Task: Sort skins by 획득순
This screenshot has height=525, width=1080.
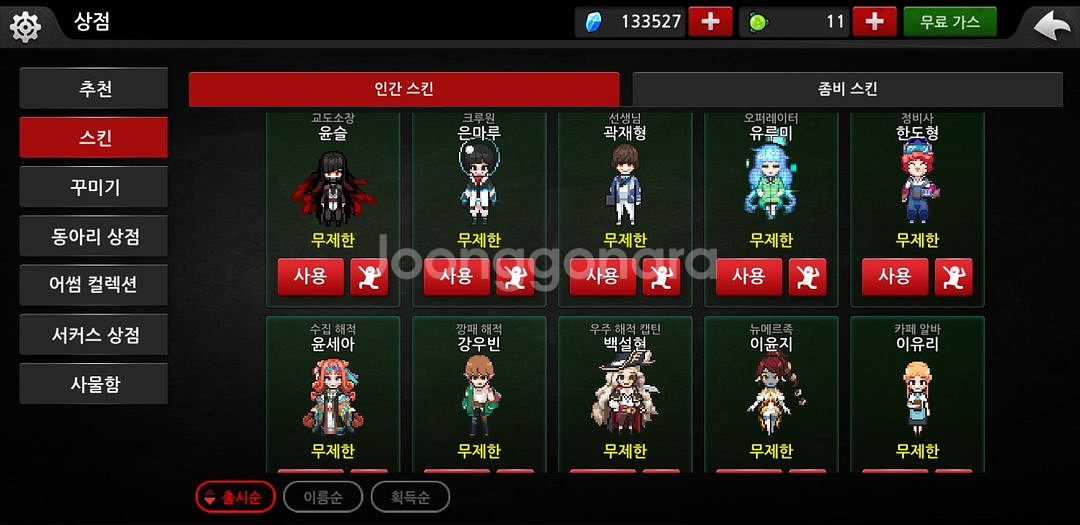Action: point(410,496)
